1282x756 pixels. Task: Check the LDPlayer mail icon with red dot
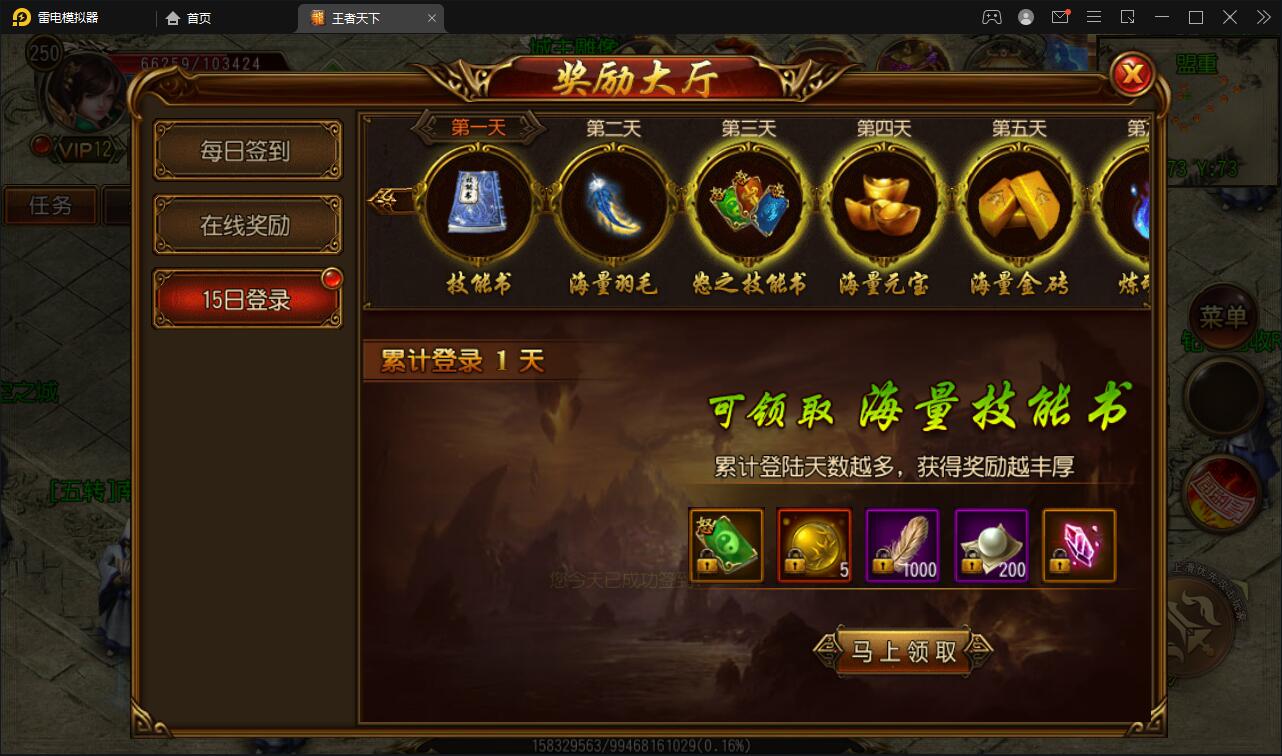tap(1062, 17)
